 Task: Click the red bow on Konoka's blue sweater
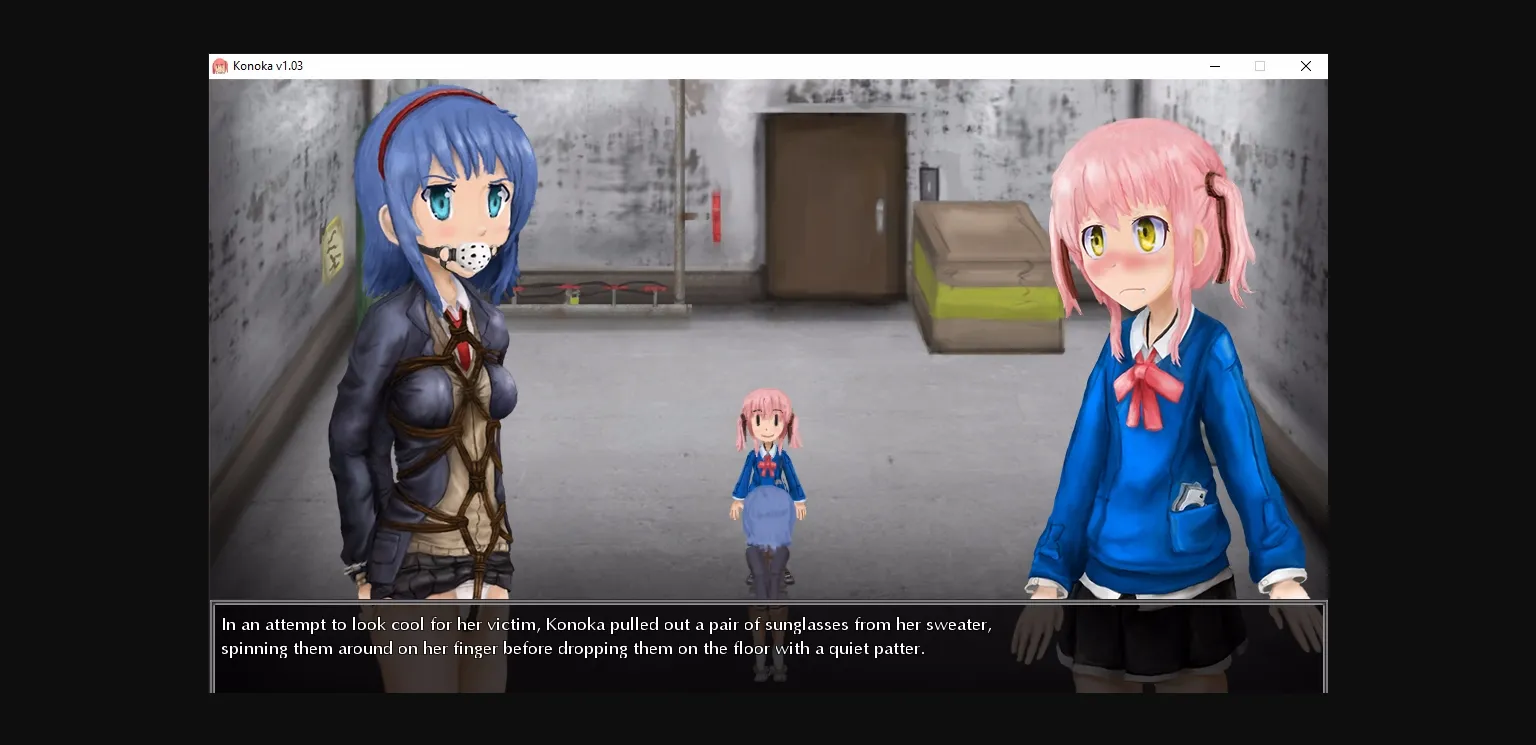[1143, 380]
